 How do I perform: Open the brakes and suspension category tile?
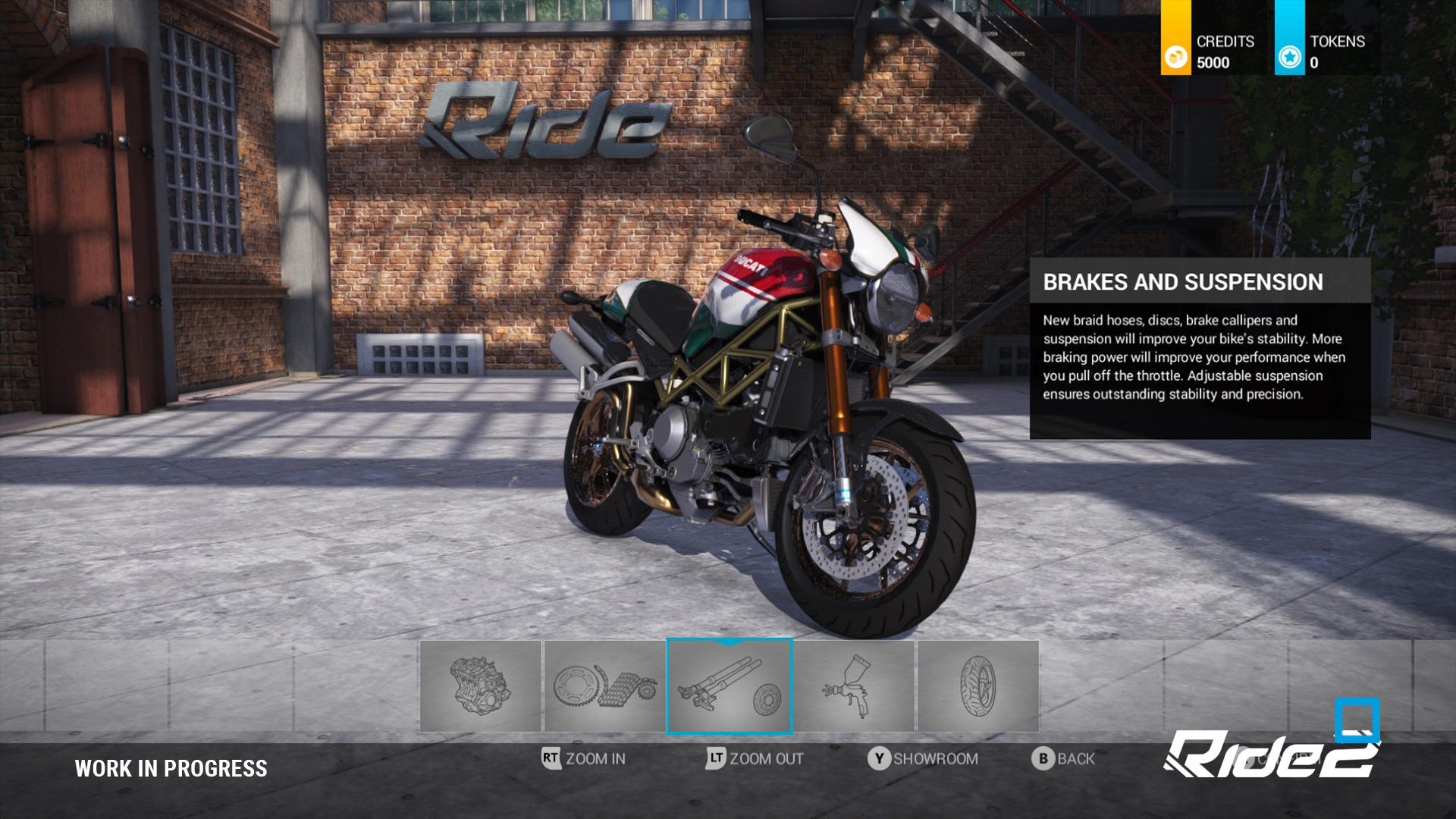730,686
